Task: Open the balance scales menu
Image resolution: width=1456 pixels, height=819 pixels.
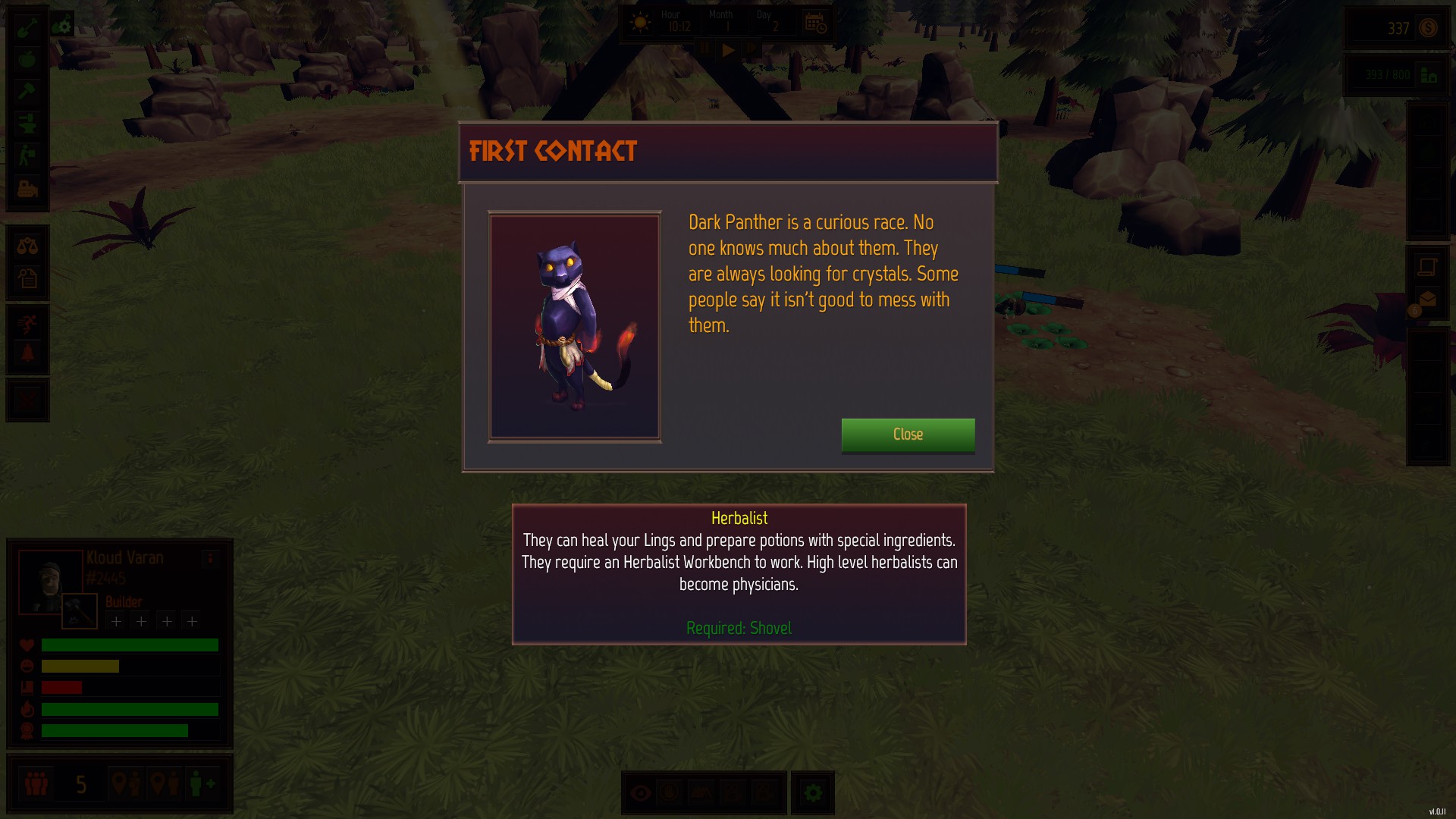Action: 27,246
